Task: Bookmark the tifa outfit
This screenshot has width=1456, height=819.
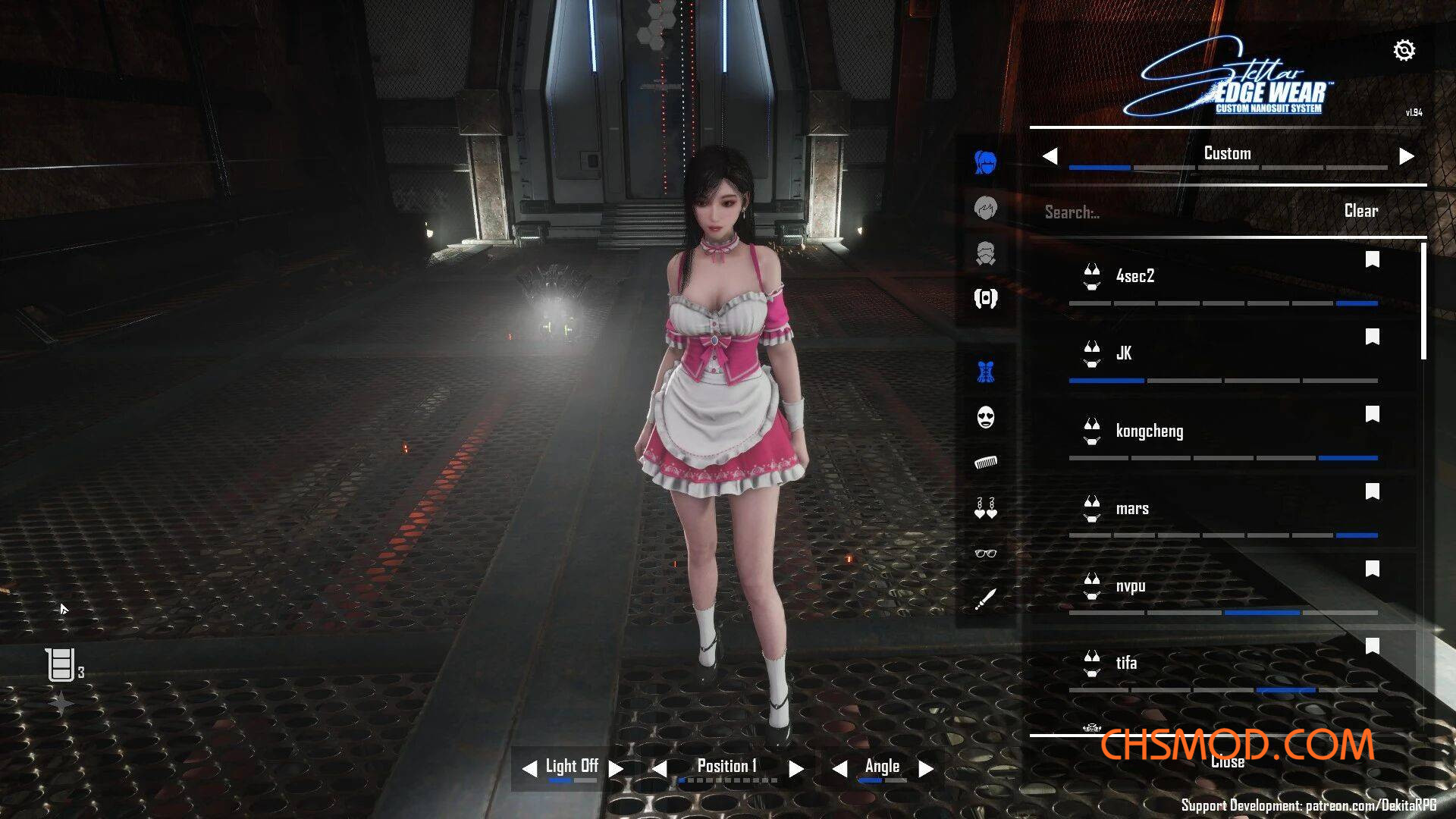Action: [1372, 646]
